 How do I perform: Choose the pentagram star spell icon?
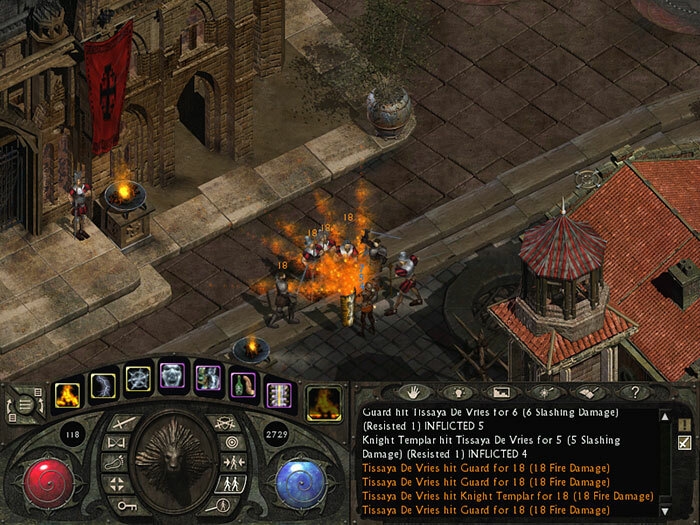tap(138, 377)
